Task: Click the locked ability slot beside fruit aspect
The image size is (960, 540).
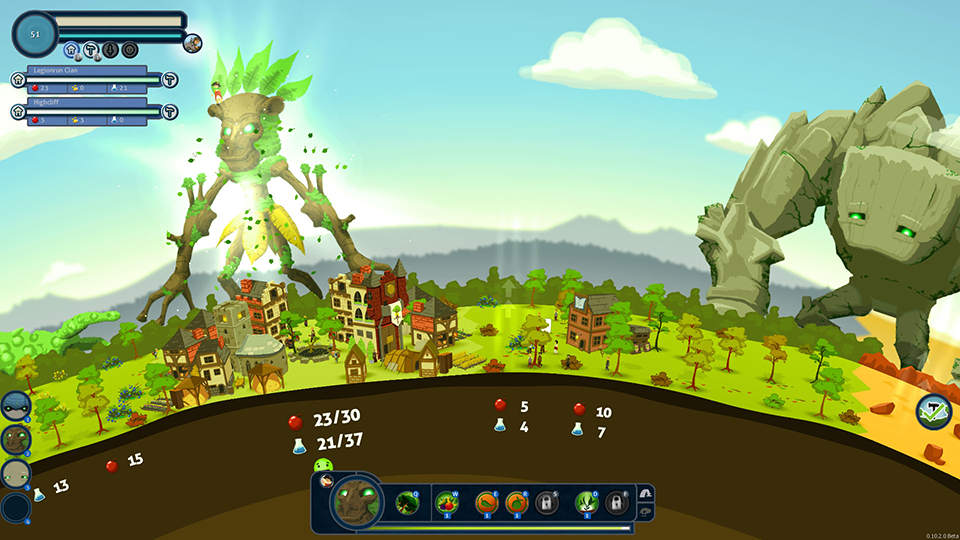Action: (546, 502)
